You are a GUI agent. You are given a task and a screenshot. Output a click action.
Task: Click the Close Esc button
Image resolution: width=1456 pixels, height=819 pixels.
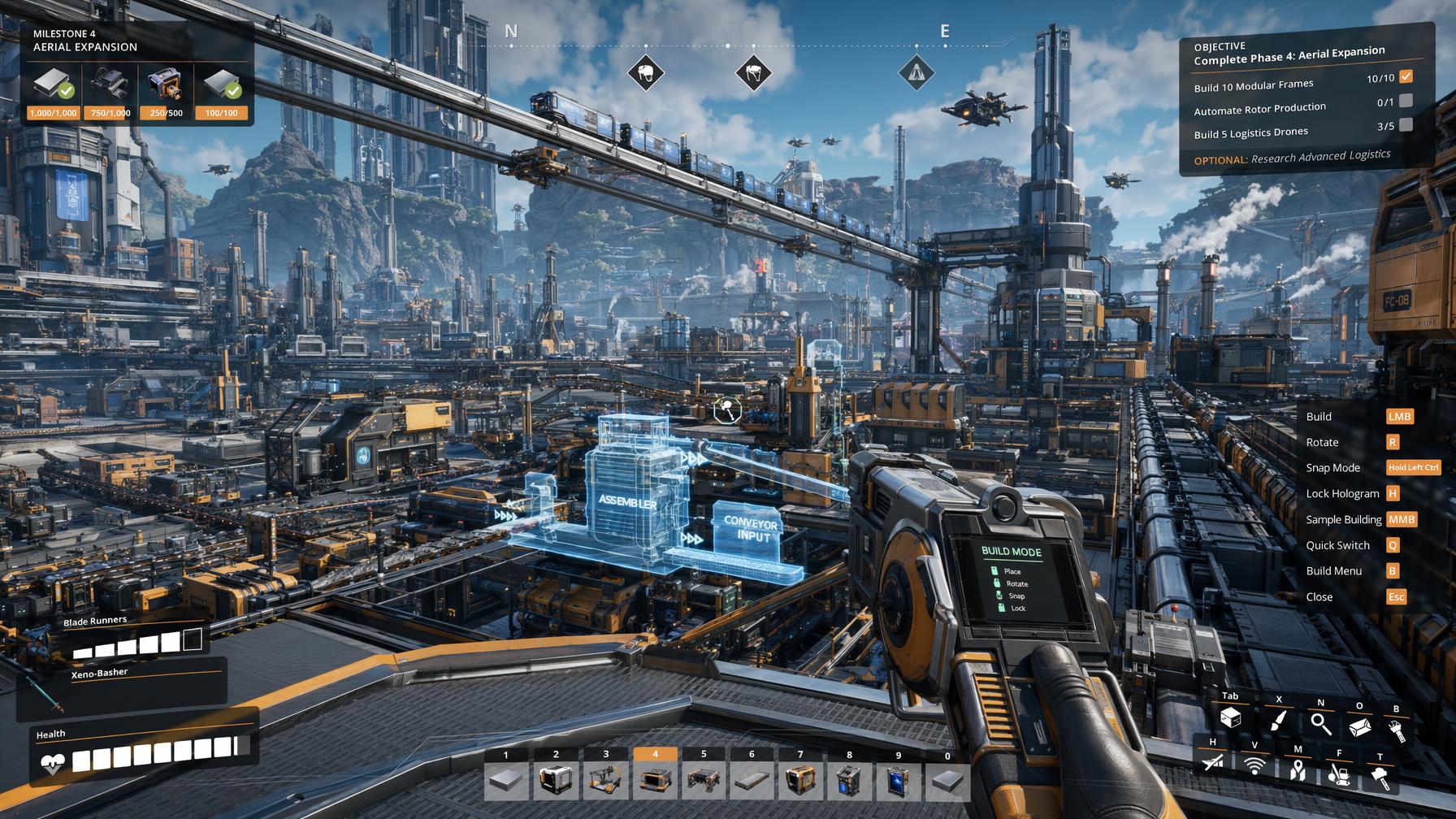pos(1395,596)
